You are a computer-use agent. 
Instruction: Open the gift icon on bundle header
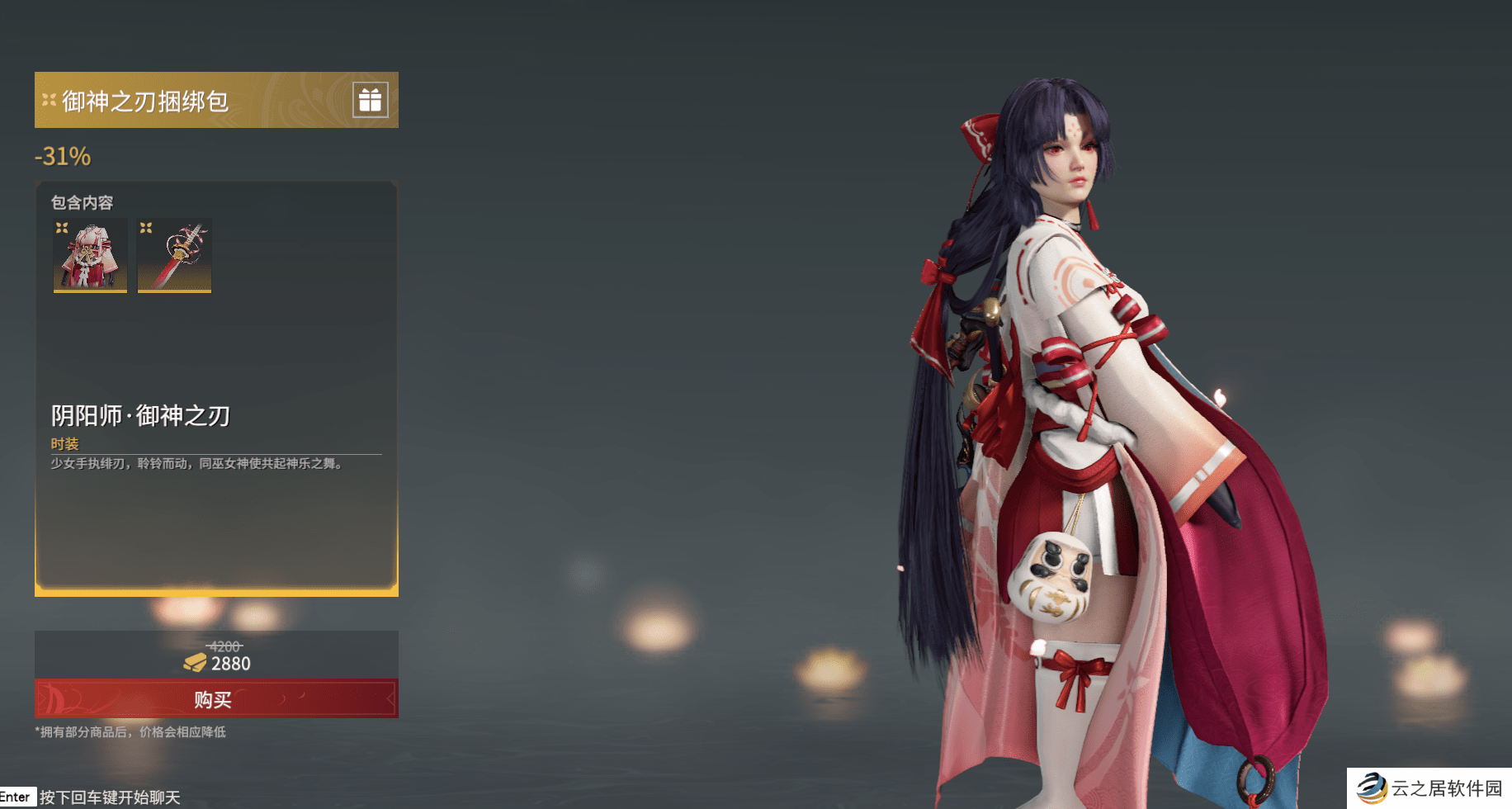pyautogui.click(x=370, y=100)
